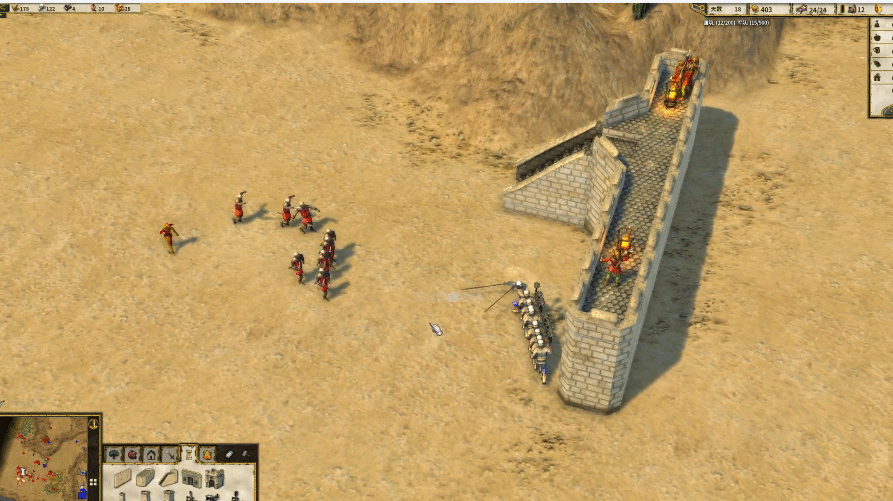This screenshot has height=501, width=893.
Task: Open the house row in right panel
Action: pyautogui.click(x=877, y=77)
